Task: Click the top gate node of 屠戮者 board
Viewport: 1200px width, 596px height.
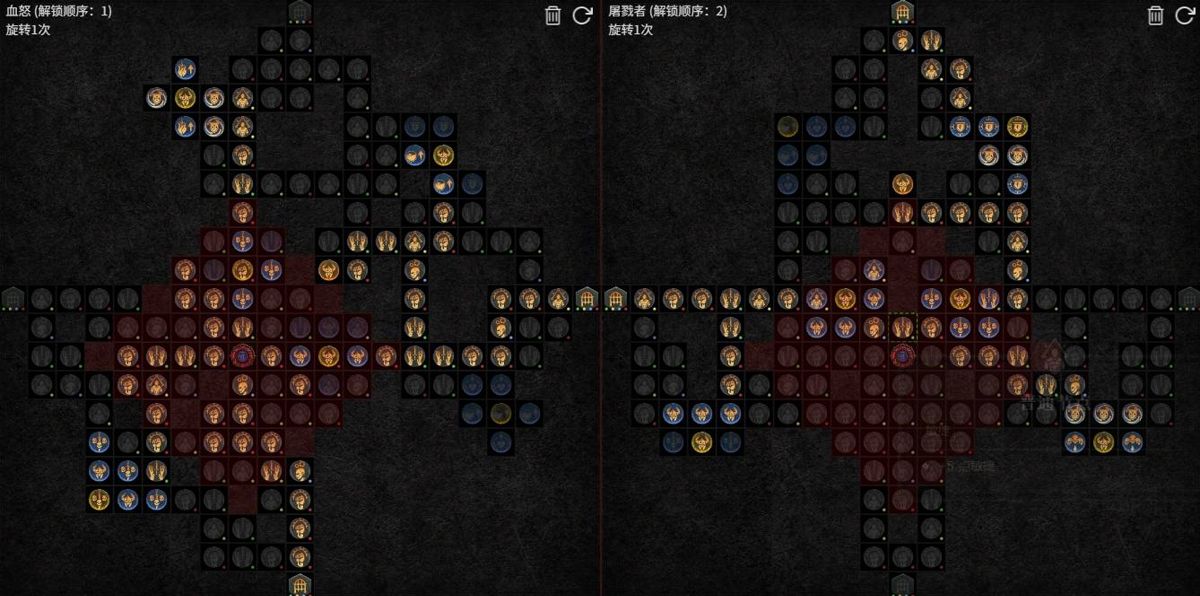Action: [x=903, y=12]
